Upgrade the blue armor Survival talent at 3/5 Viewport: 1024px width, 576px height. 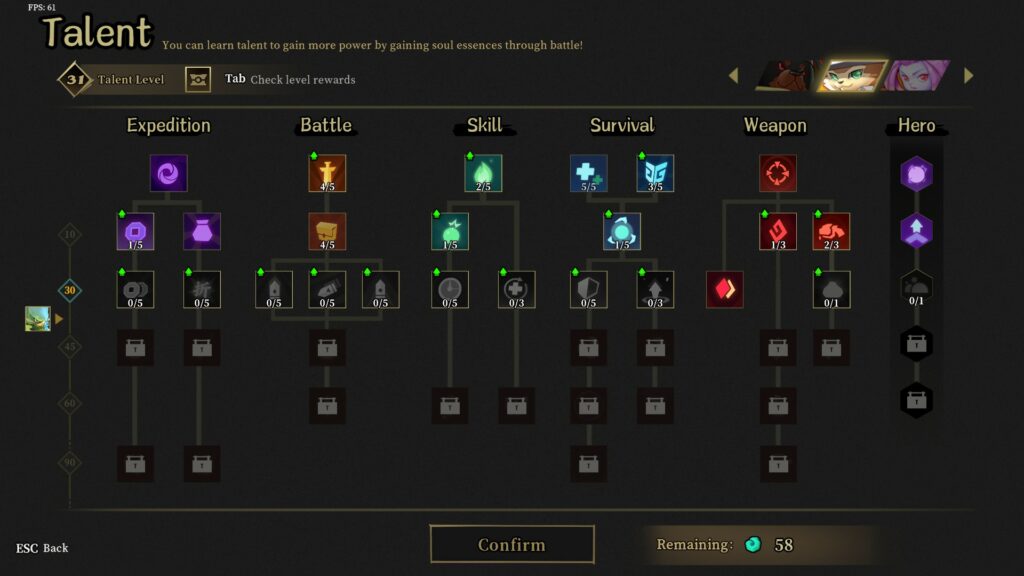655,173
